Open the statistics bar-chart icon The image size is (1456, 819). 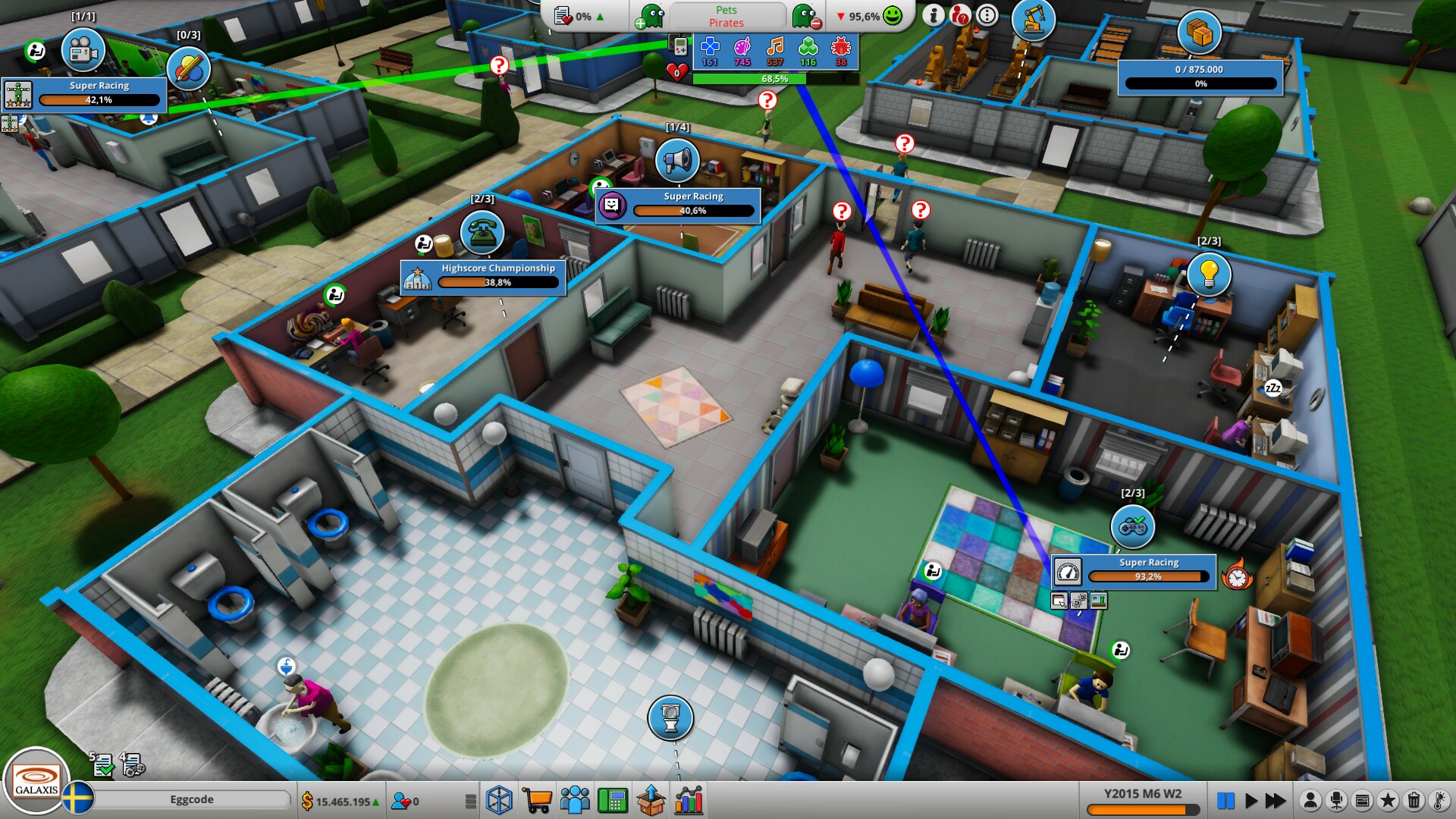(x=687, y=799)
